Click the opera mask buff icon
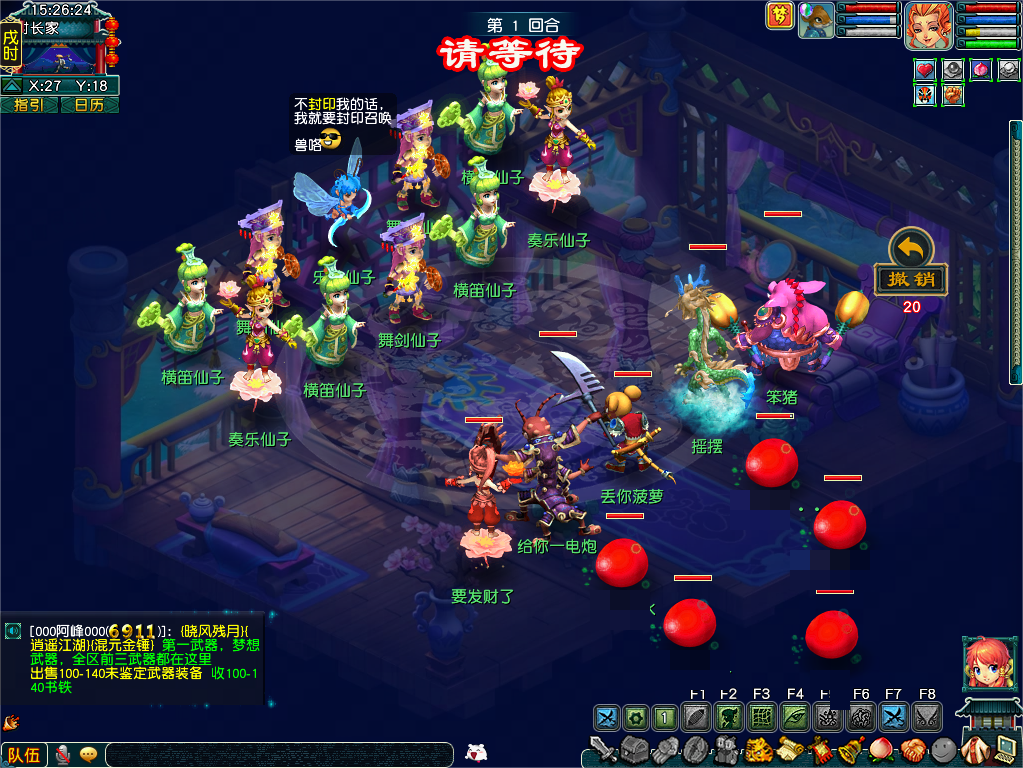 point(925,95)
